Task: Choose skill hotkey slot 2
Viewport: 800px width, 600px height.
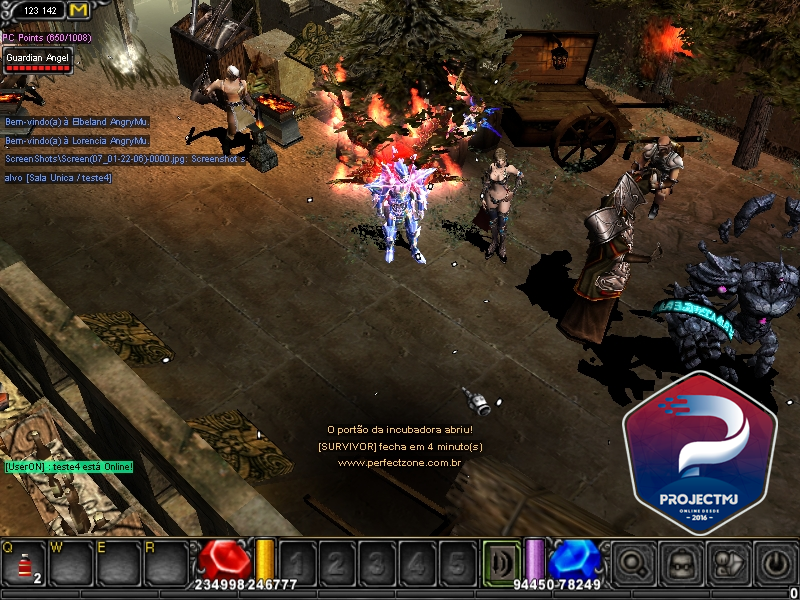Action: [336, 563]
